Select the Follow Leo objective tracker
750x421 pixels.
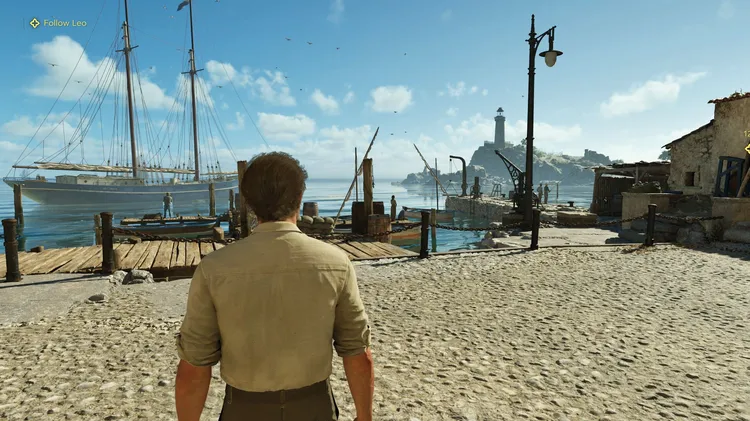pyautogui.click(x=58, y=22)
